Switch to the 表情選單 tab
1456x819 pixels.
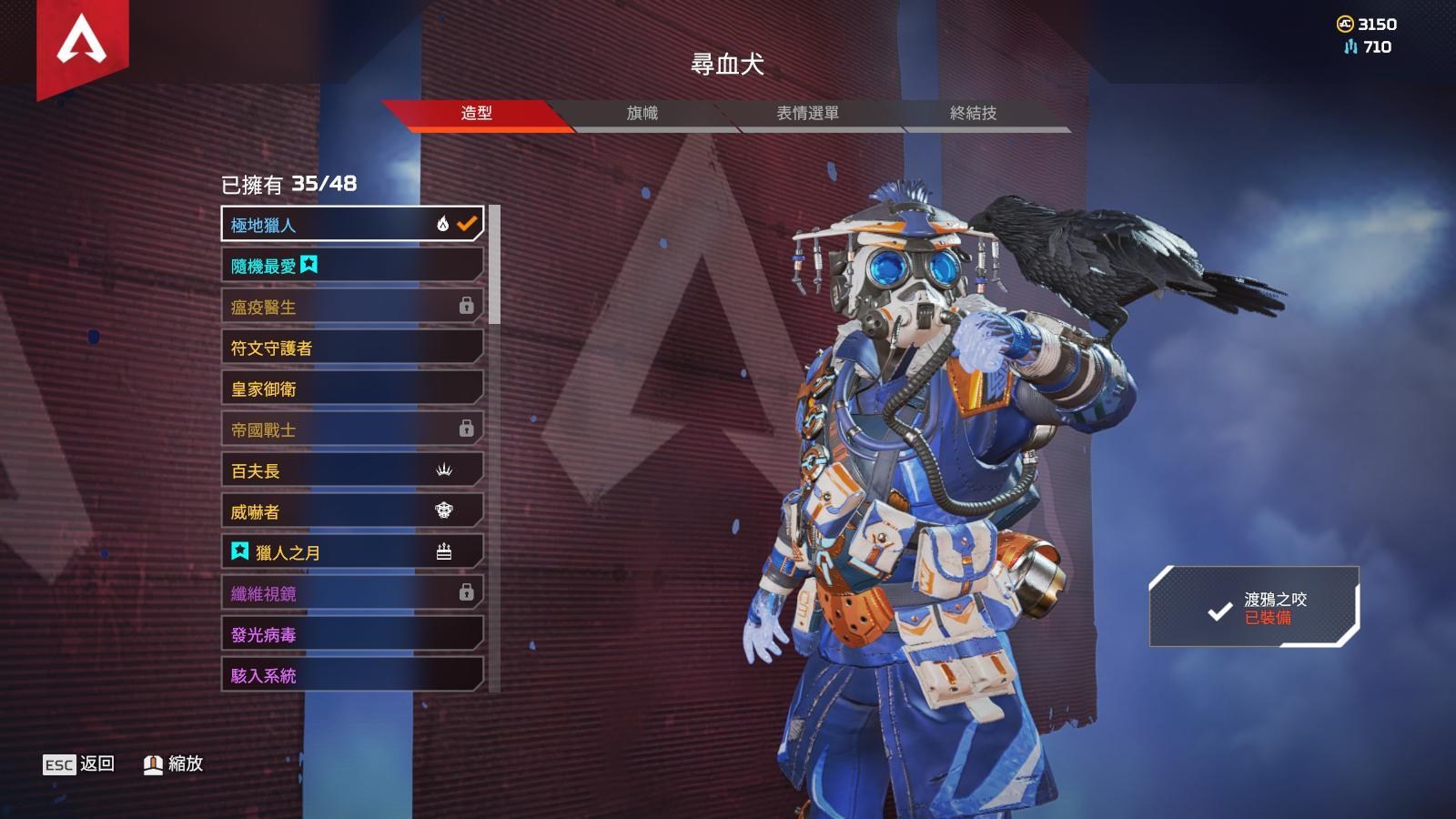[811, 114]
